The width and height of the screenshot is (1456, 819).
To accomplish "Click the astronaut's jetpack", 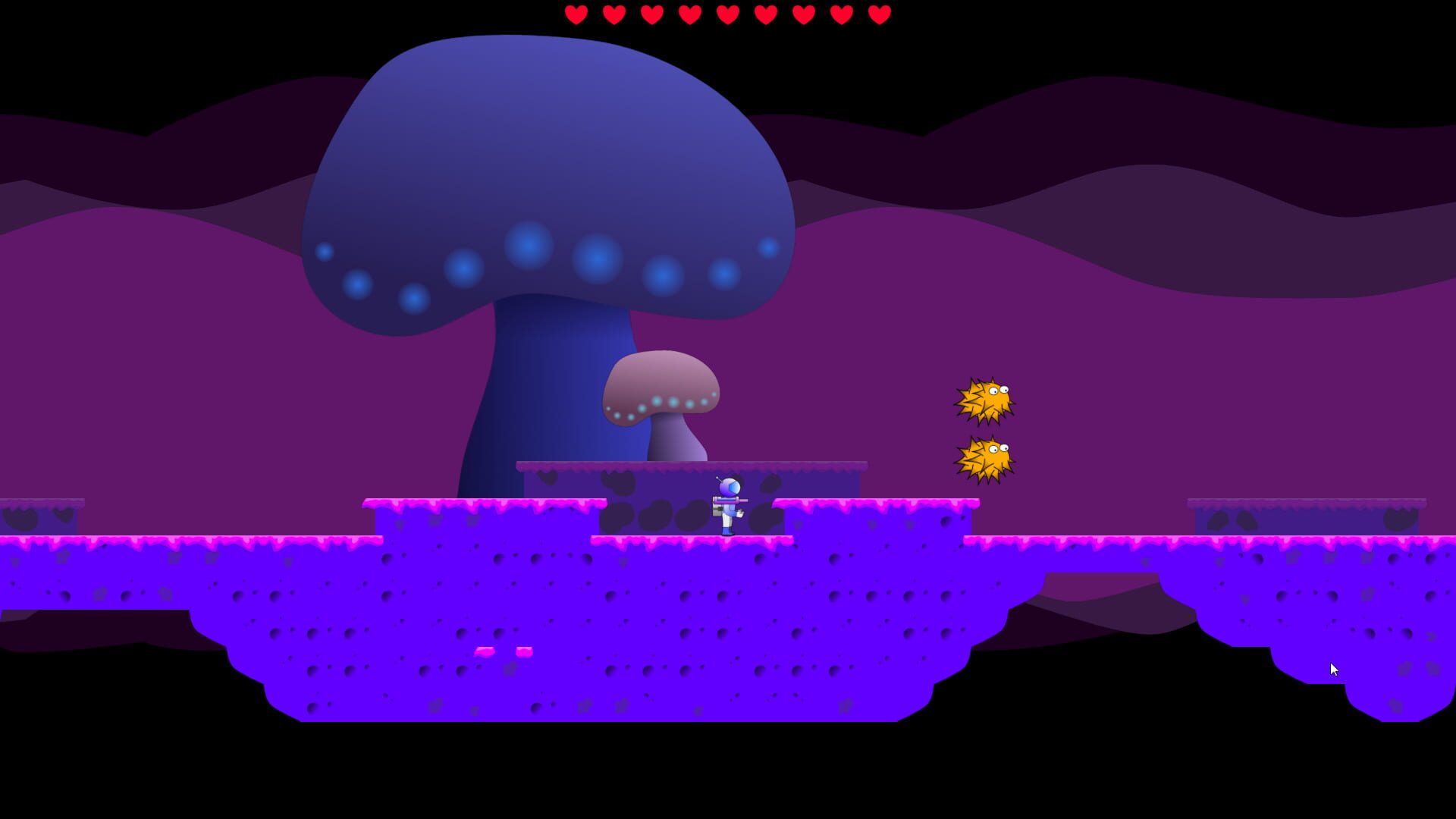I will (x=714, y=508).
